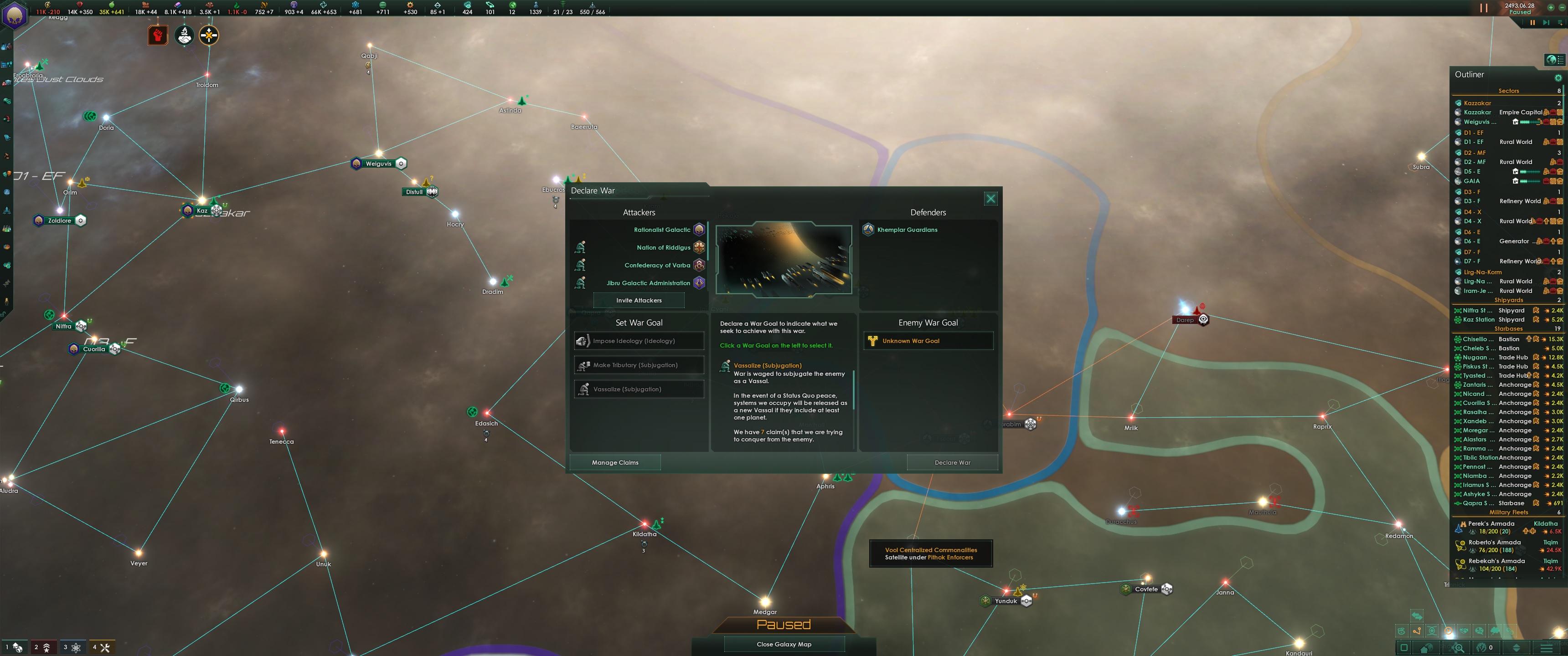
Task: Click the Rationalist Galactic flag in Attackers list
Action: pyautogui.click(x=699, y=230)
